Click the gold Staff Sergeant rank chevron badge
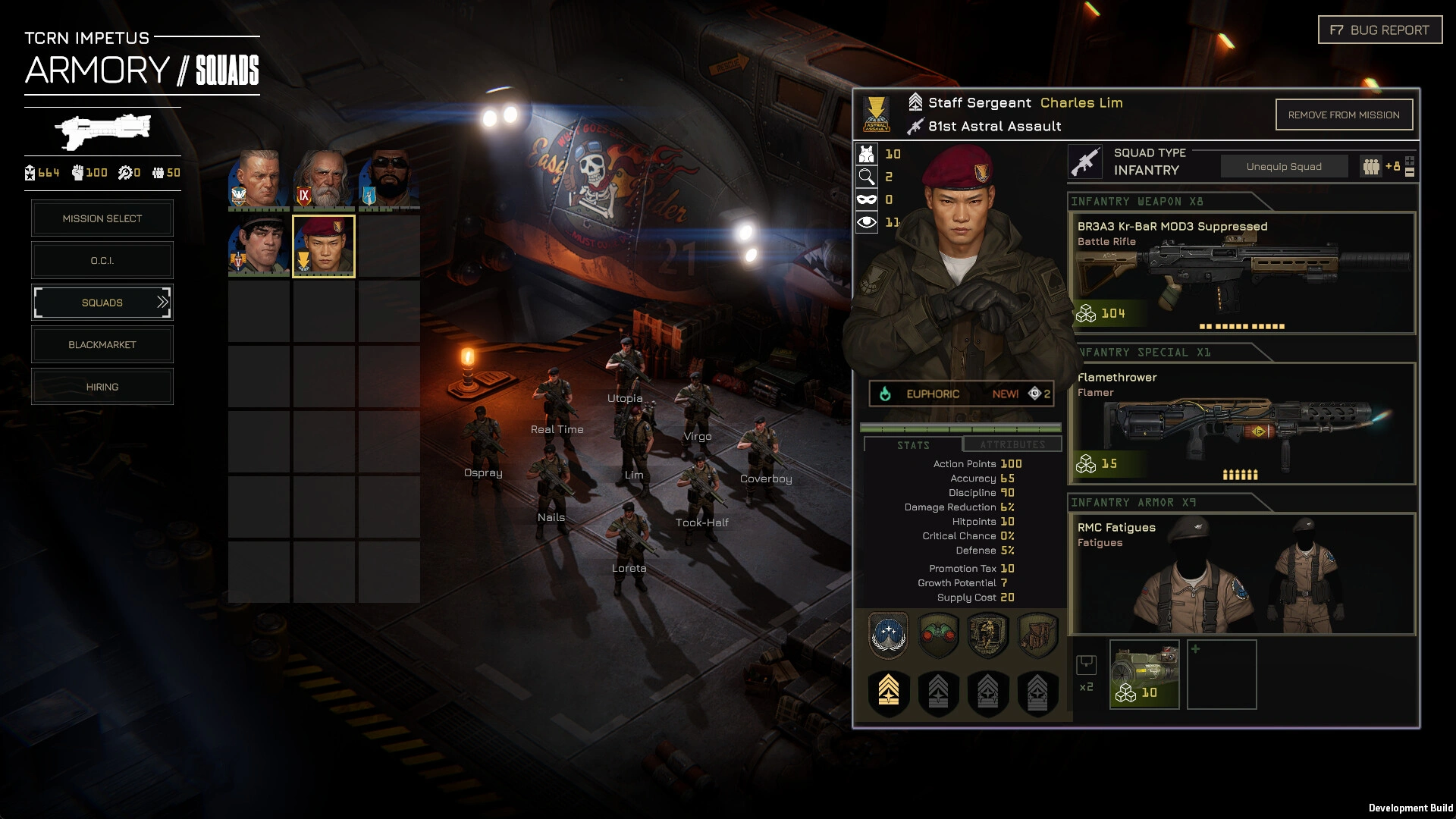This screenshot has height=819, width=1456. 889,692
